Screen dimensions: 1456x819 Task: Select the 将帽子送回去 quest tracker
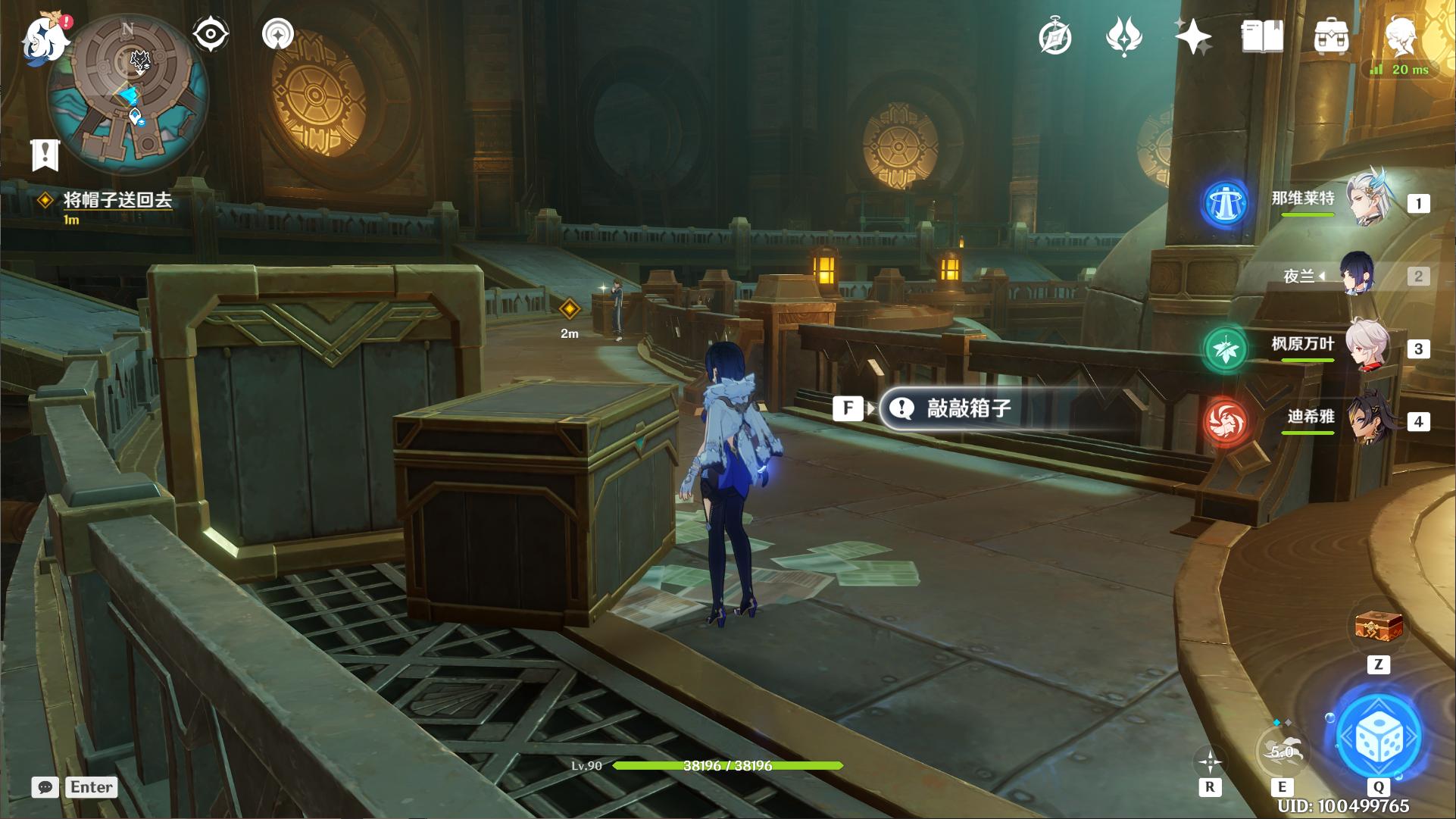[117, 200]
